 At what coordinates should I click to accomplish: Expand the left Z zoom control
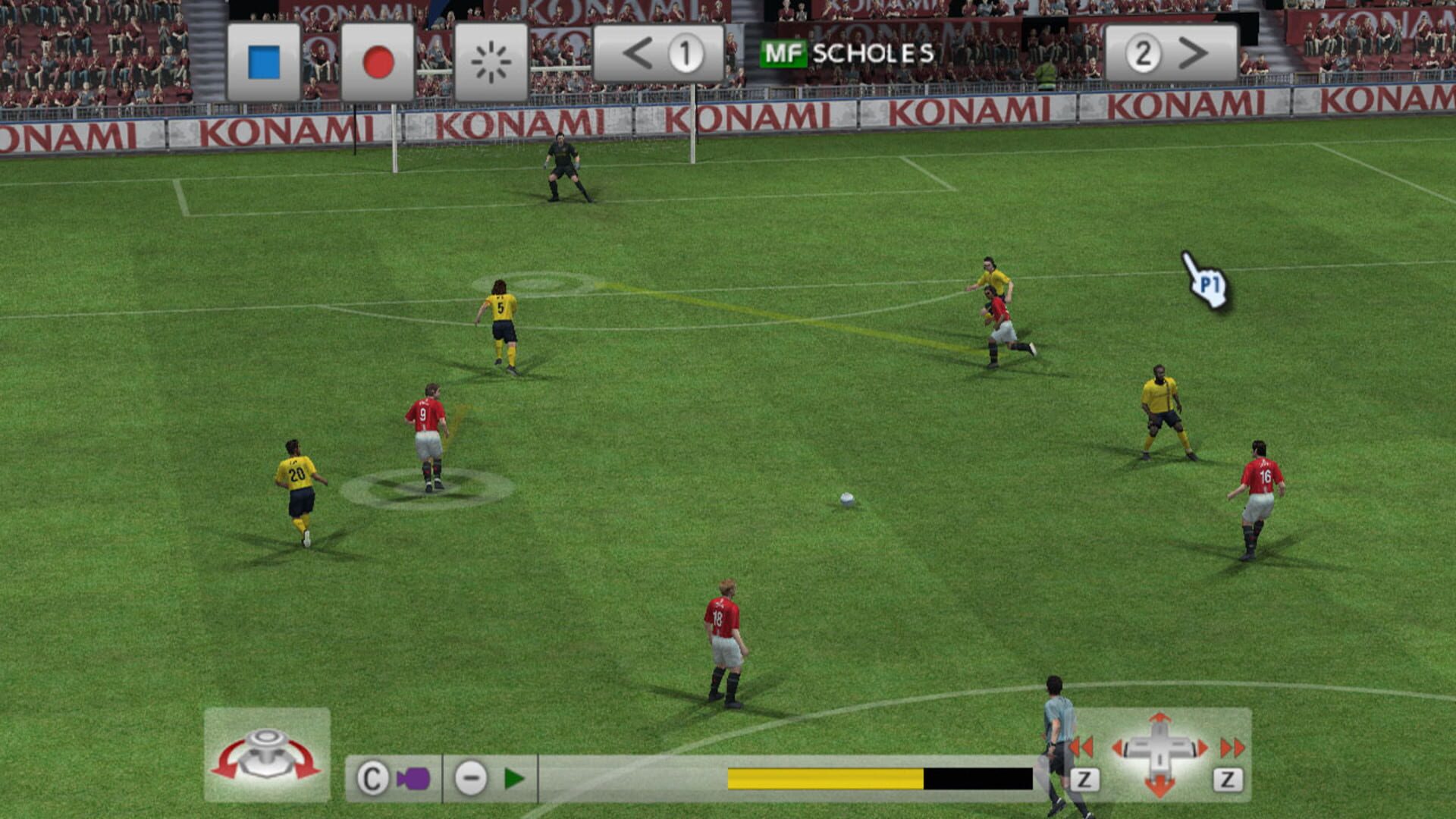click(x=1085, y=781)
